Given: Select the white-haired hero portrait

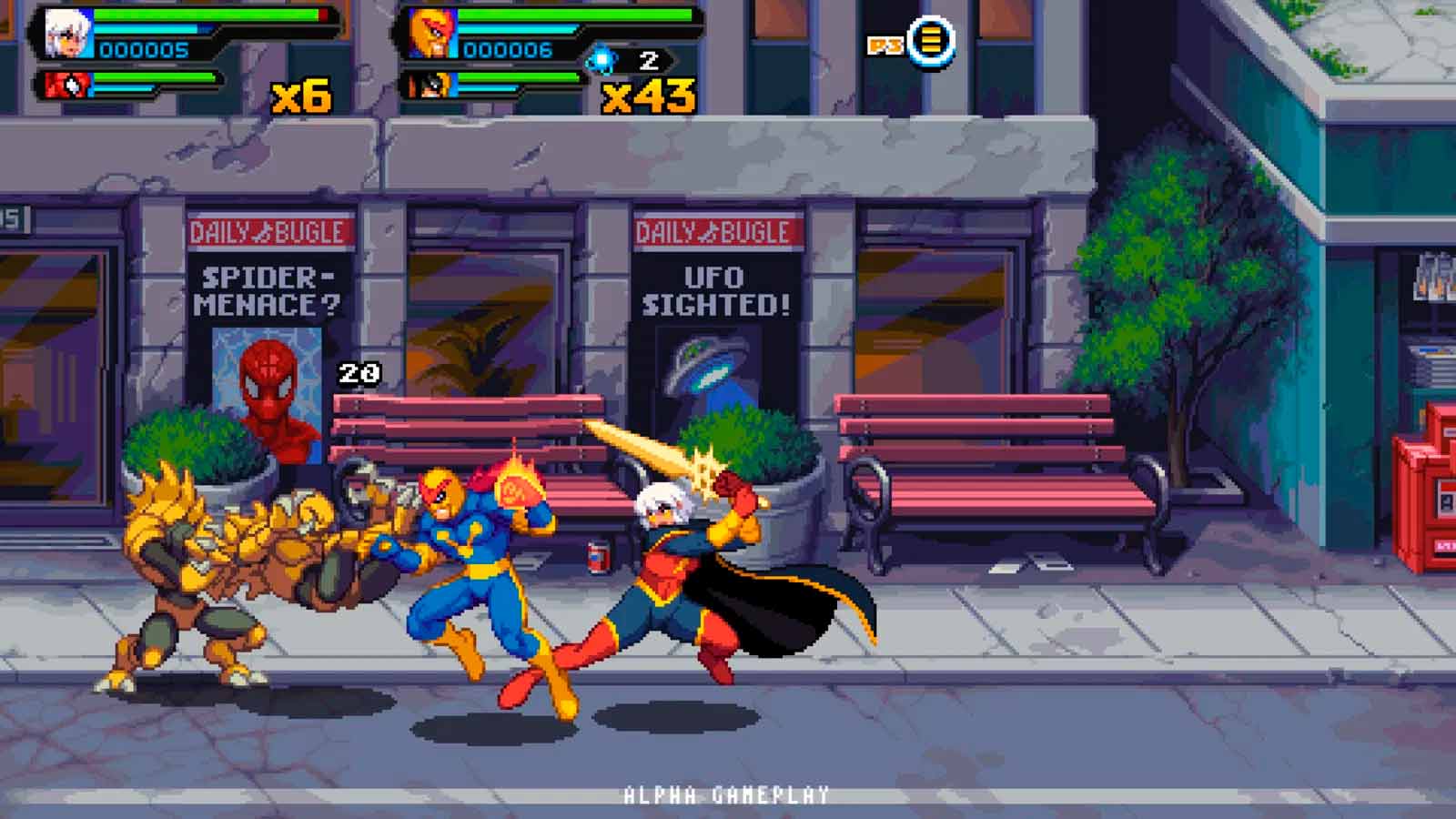Looking at the screenshot, I should pyautogui.click(x=68, y=34).
